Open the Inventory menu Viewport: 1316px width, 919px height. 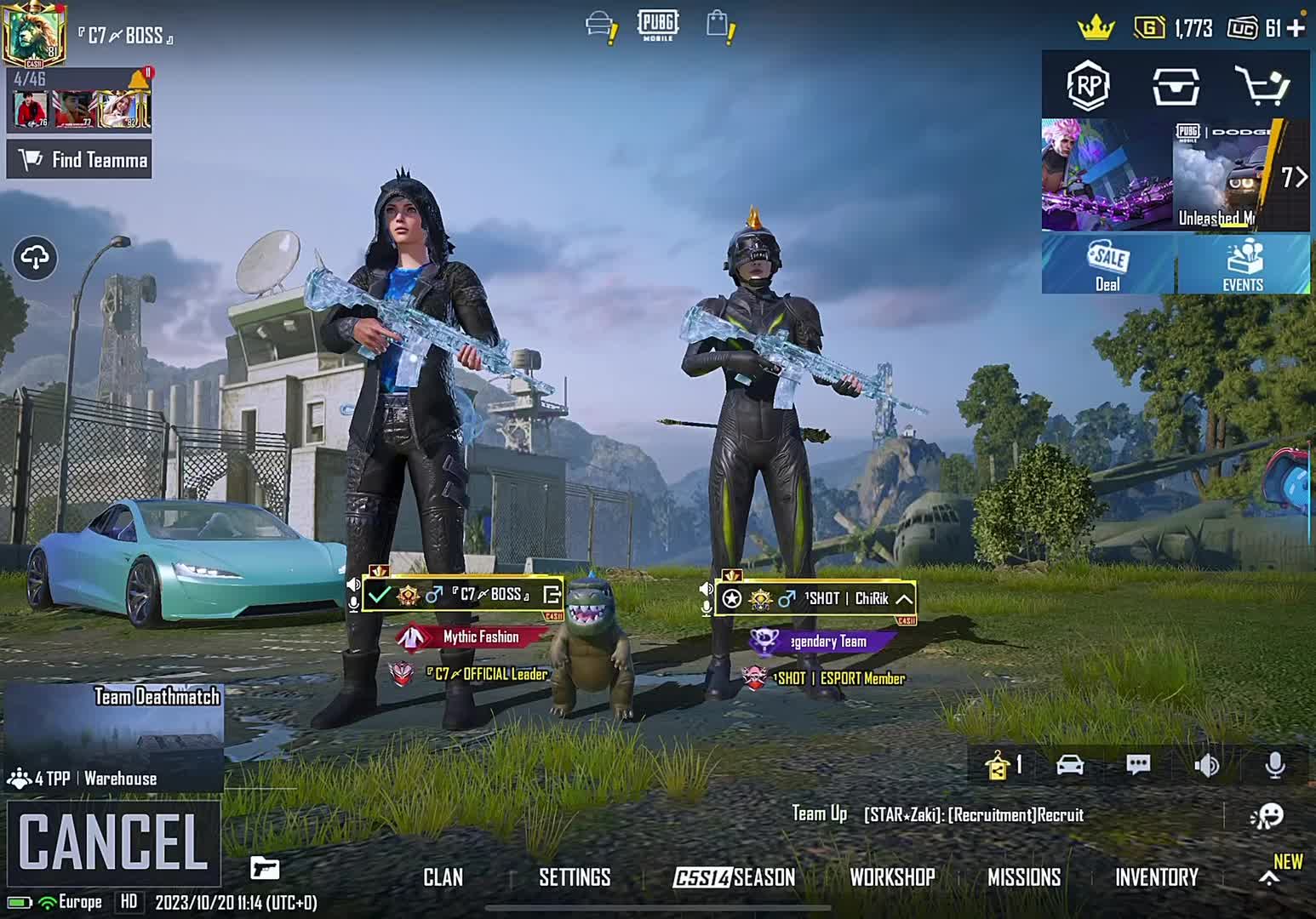click(x=1156, y=877)
